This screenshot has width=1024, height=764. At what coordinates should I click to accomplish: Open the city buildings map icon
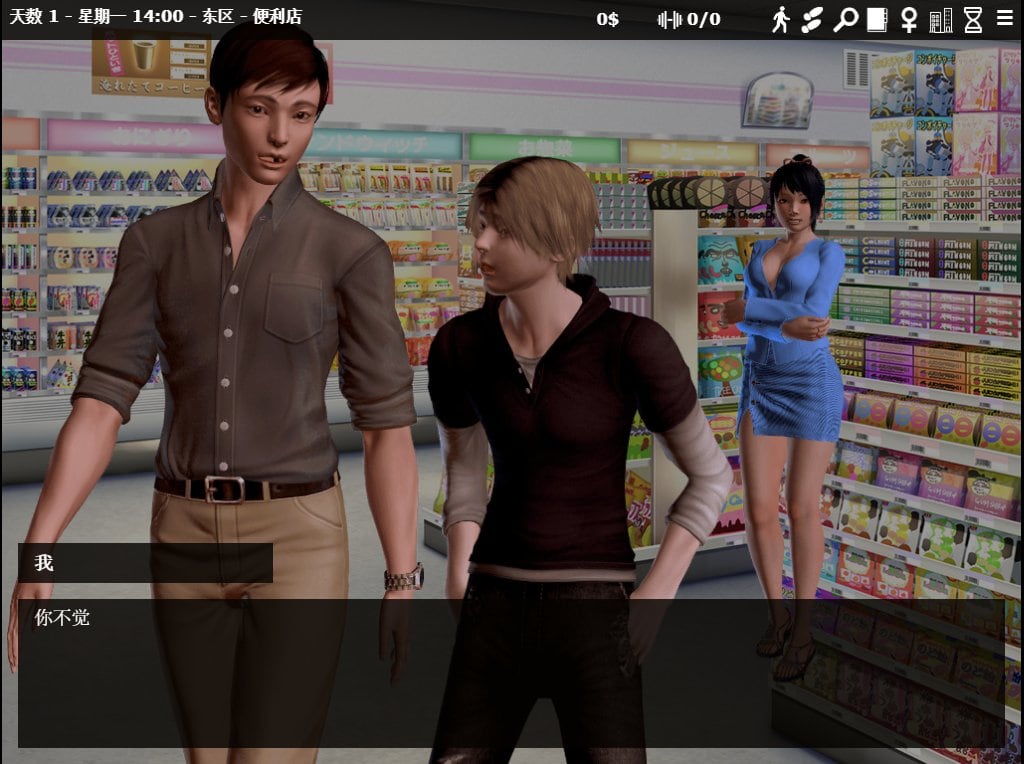941,19
